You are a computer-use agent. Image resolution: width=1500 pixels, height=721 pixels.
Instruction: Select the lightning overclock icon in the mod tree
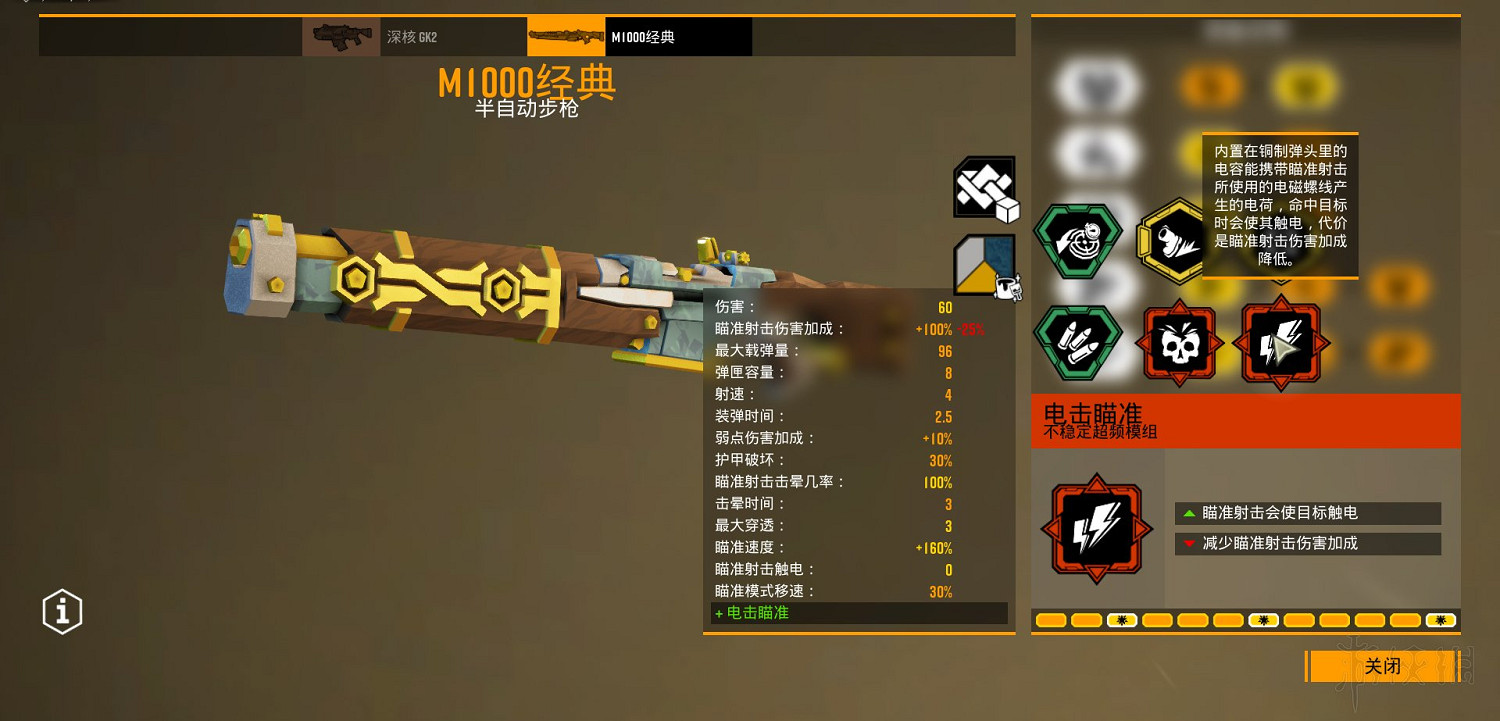click(1281, 342)
